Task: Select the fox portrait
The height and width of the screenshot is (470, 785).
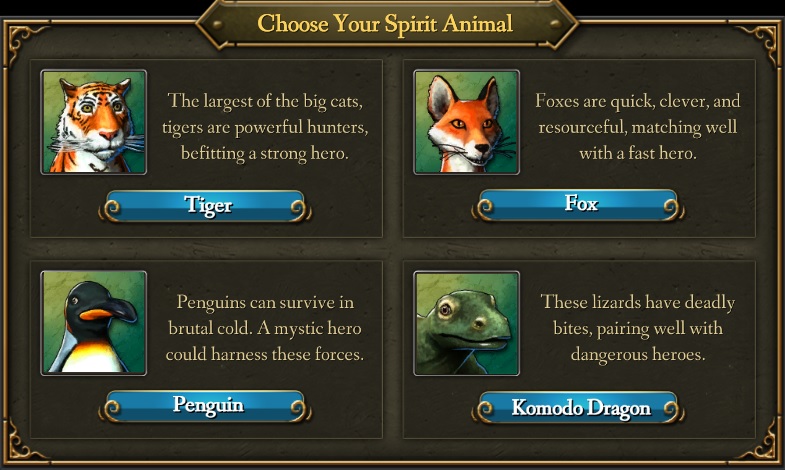Action: [x=467, y=122]
